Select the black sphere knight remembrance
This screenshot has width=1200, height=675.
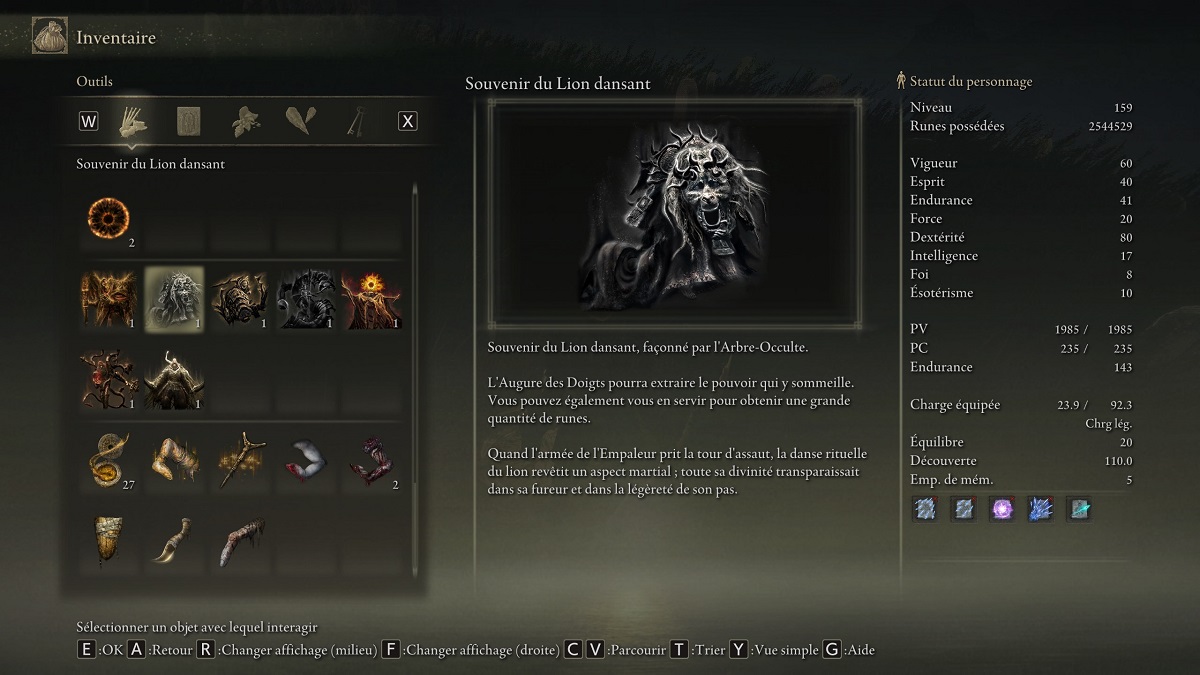306,298
